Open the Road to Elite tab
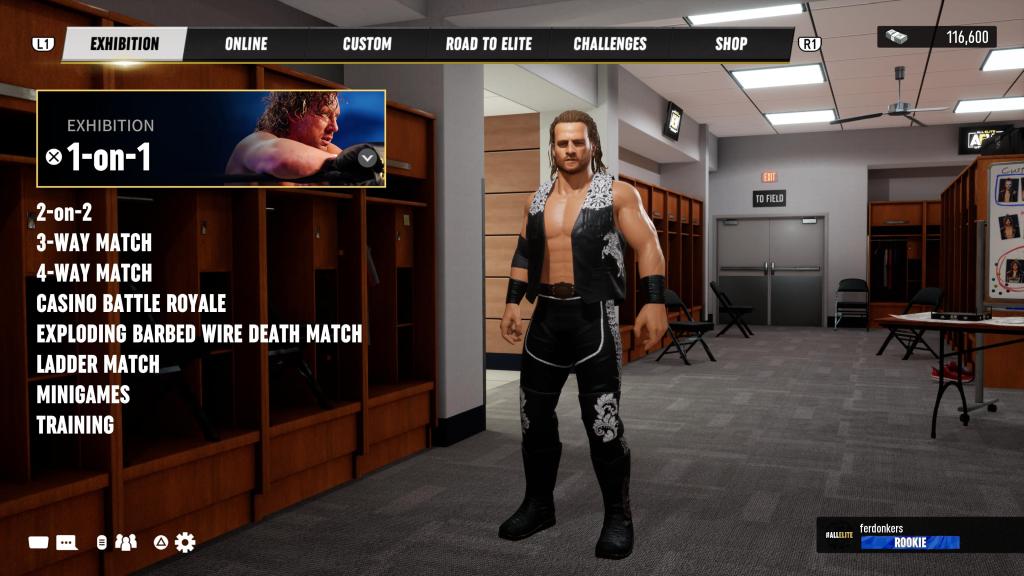The height and width of the screenshot is (576, 1024). tap(488, 44)
